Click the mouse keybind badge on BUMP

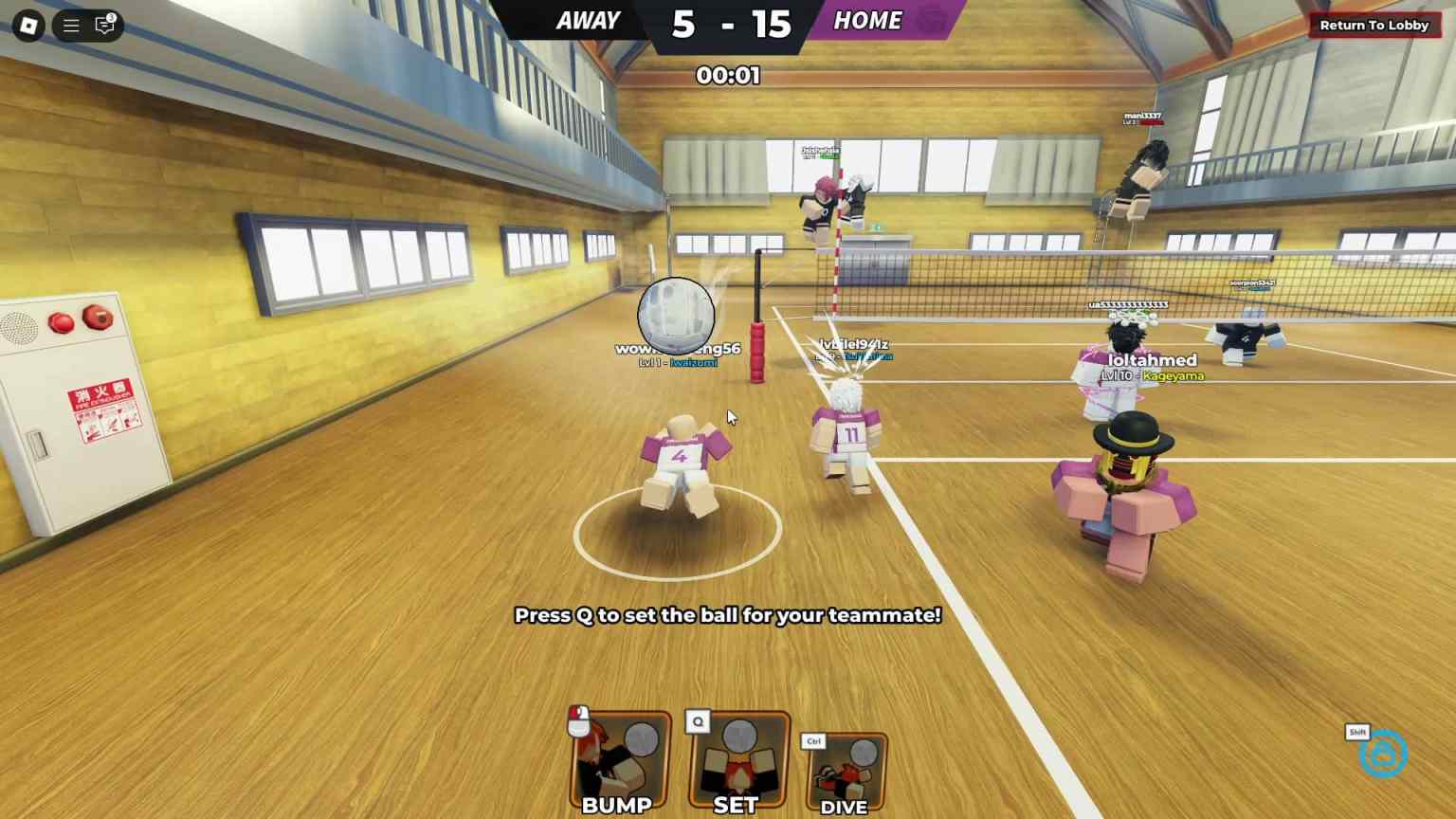click(x=580, y=719)
